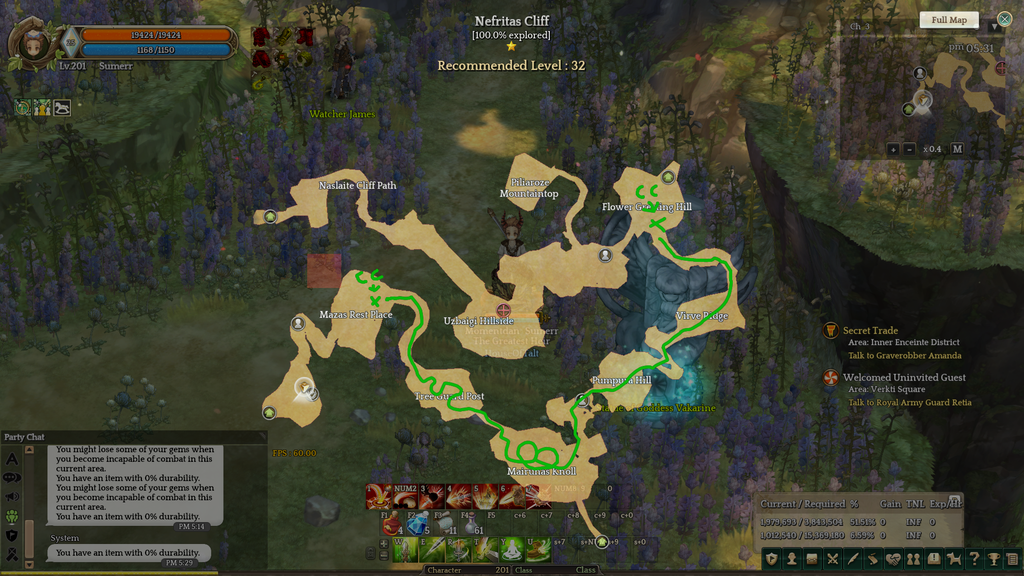The height and width of the screenshot is (576, 1024).
Task: Open the trophy achievements menu
Action: (994, 558)
